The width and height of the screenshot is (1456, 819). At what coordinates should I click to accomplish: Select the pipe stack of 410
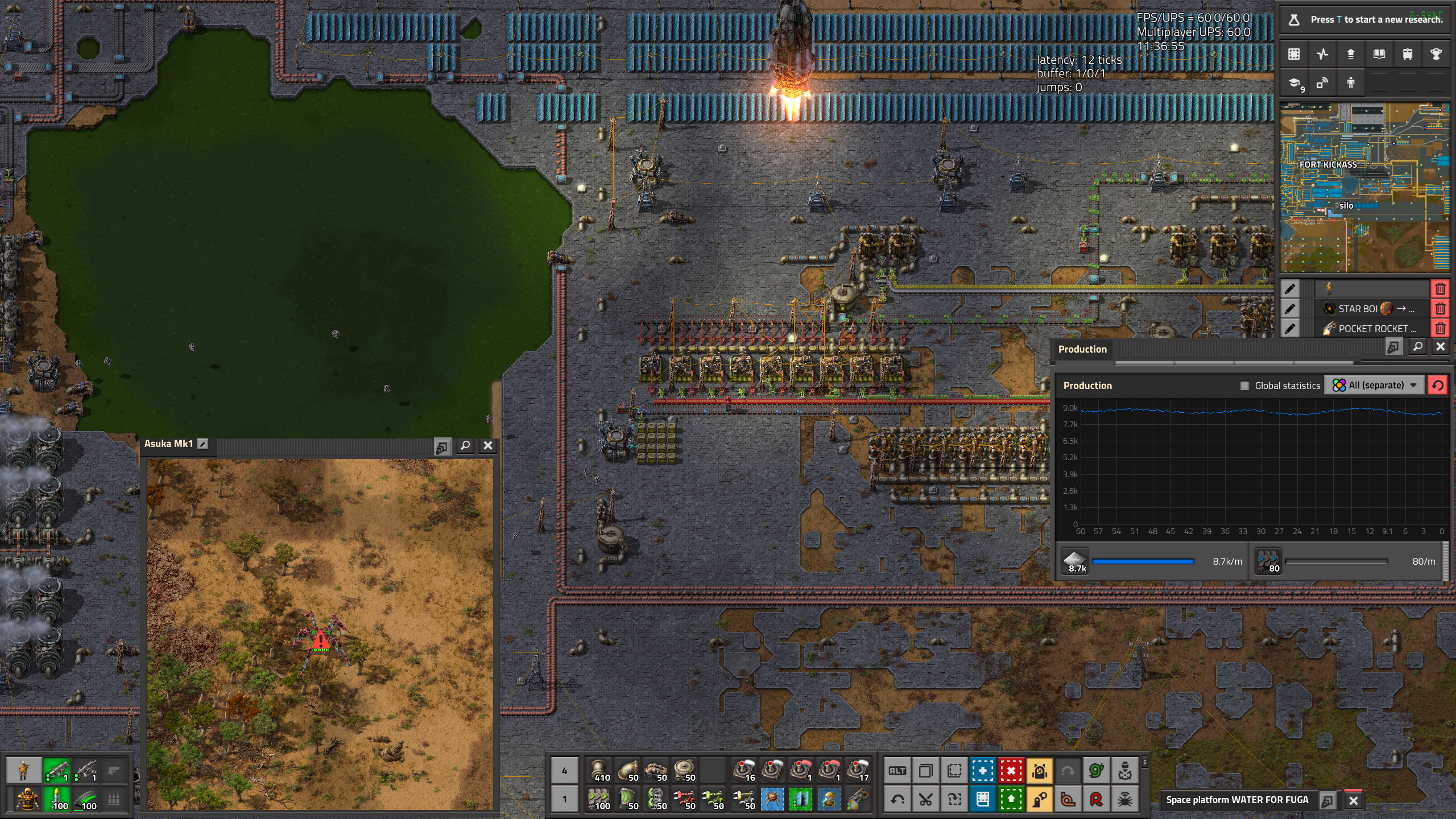pos(598,771)
